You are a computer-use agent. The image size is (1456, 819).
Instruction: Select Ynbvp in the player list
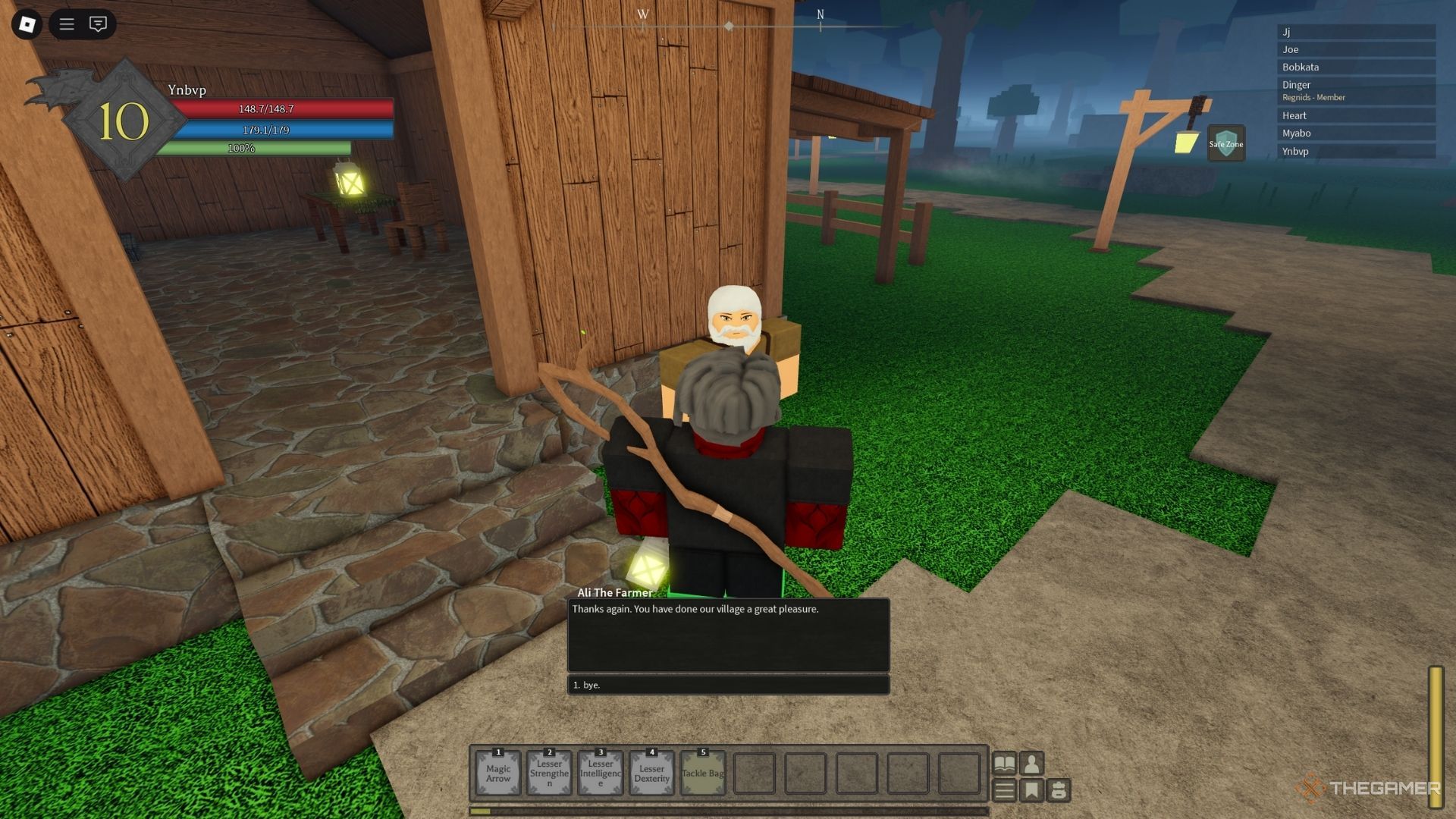click(1357, 151)
